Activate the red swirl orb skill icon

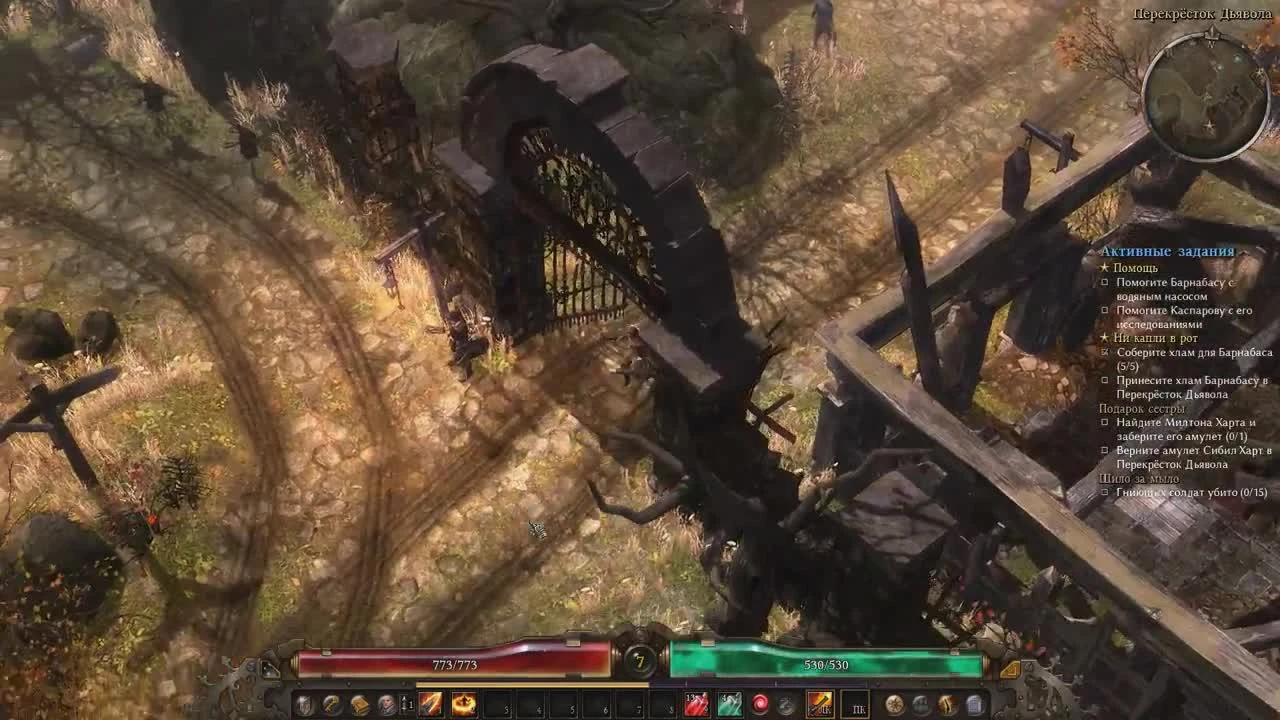(x=762, y=703)
